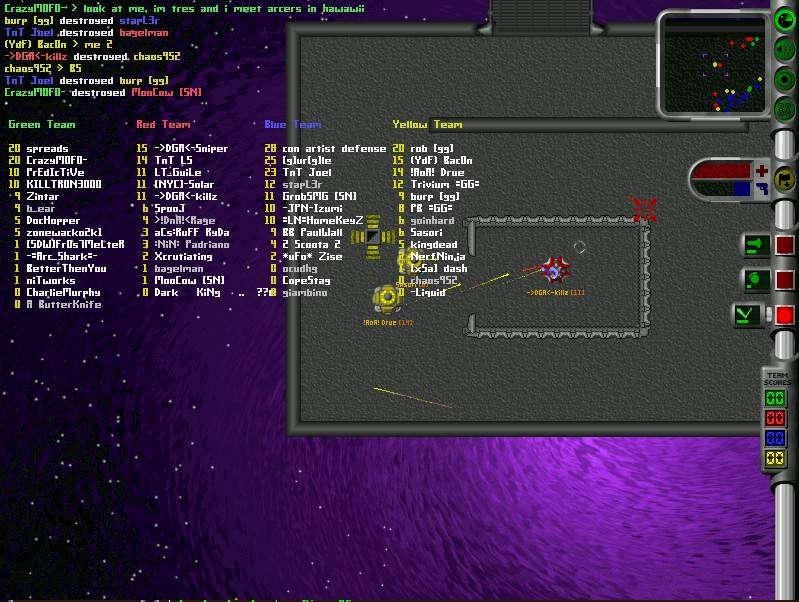The image size is (799, 602).
Task: Select the round bomb weapon slot
Action: [x=754, y=280]
